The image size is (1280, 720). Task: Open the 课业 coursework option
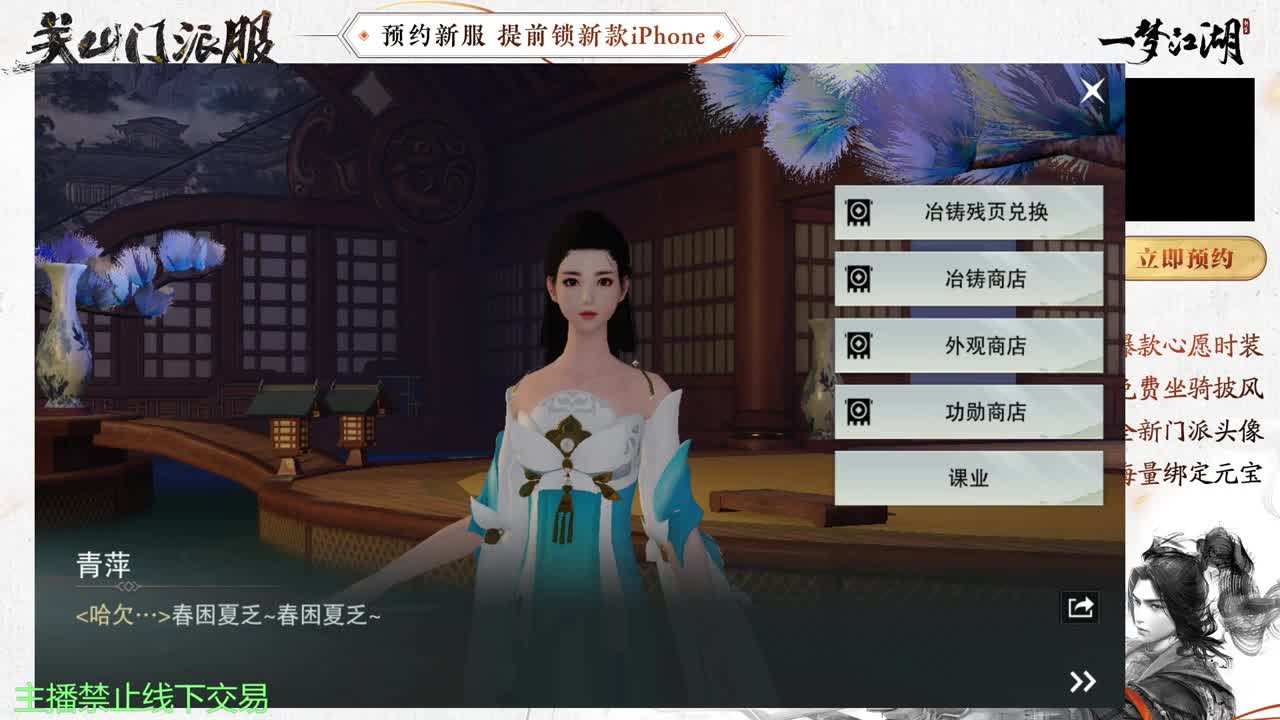point(967,477)
